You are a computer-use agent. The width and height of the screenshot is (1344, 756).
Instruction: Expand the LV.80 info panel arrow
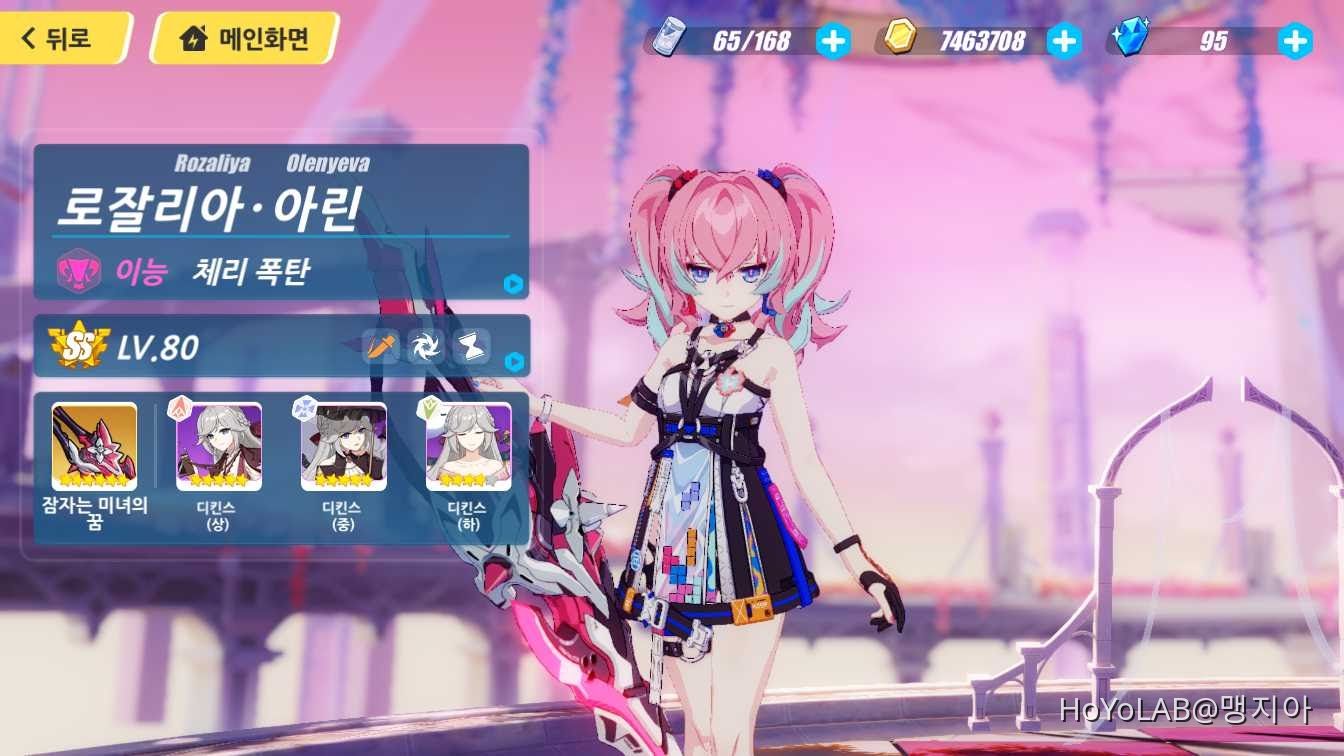pos(515,361)
